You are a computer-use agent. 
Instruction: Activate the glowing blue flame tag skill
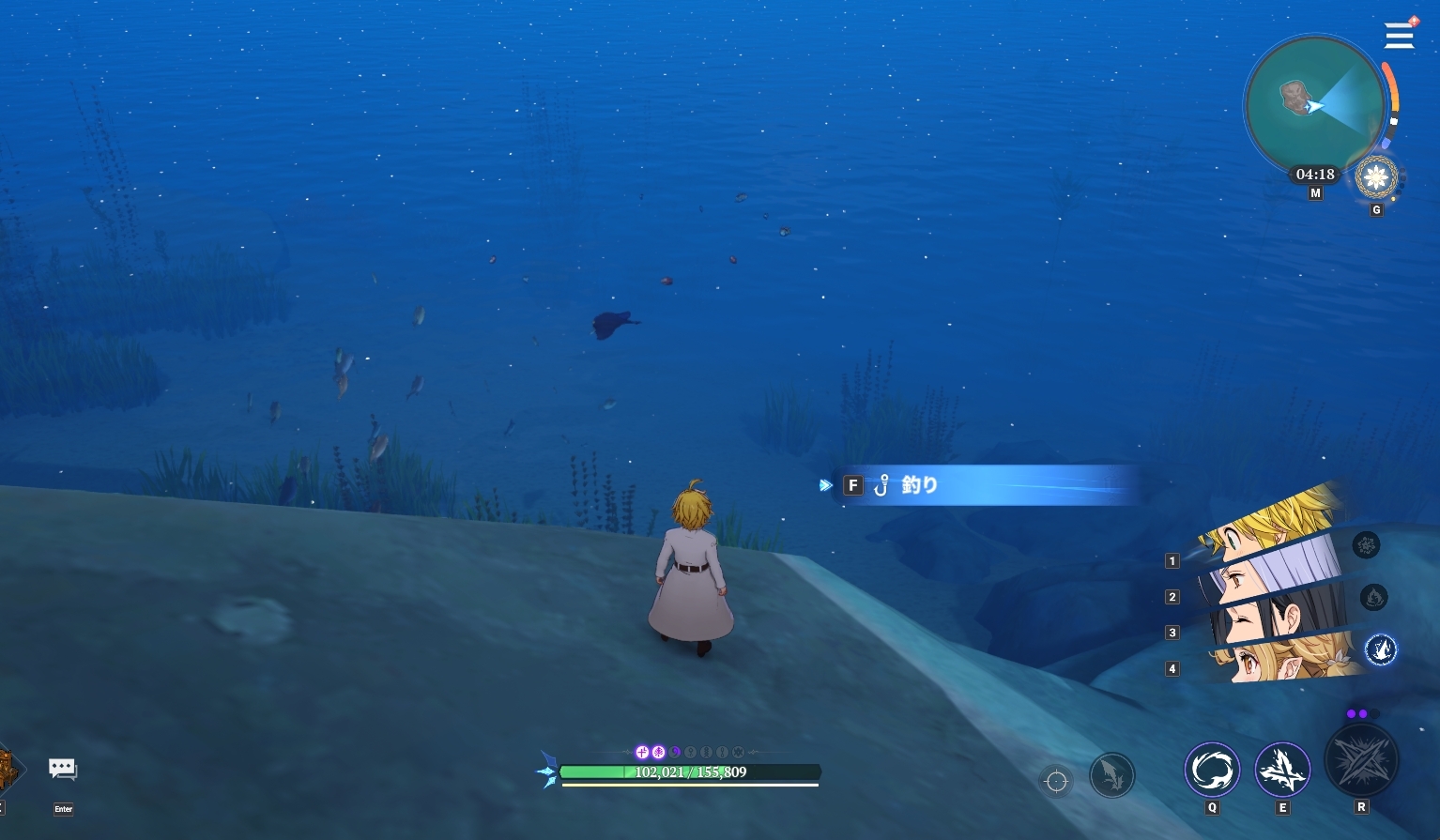point(1381,649)
